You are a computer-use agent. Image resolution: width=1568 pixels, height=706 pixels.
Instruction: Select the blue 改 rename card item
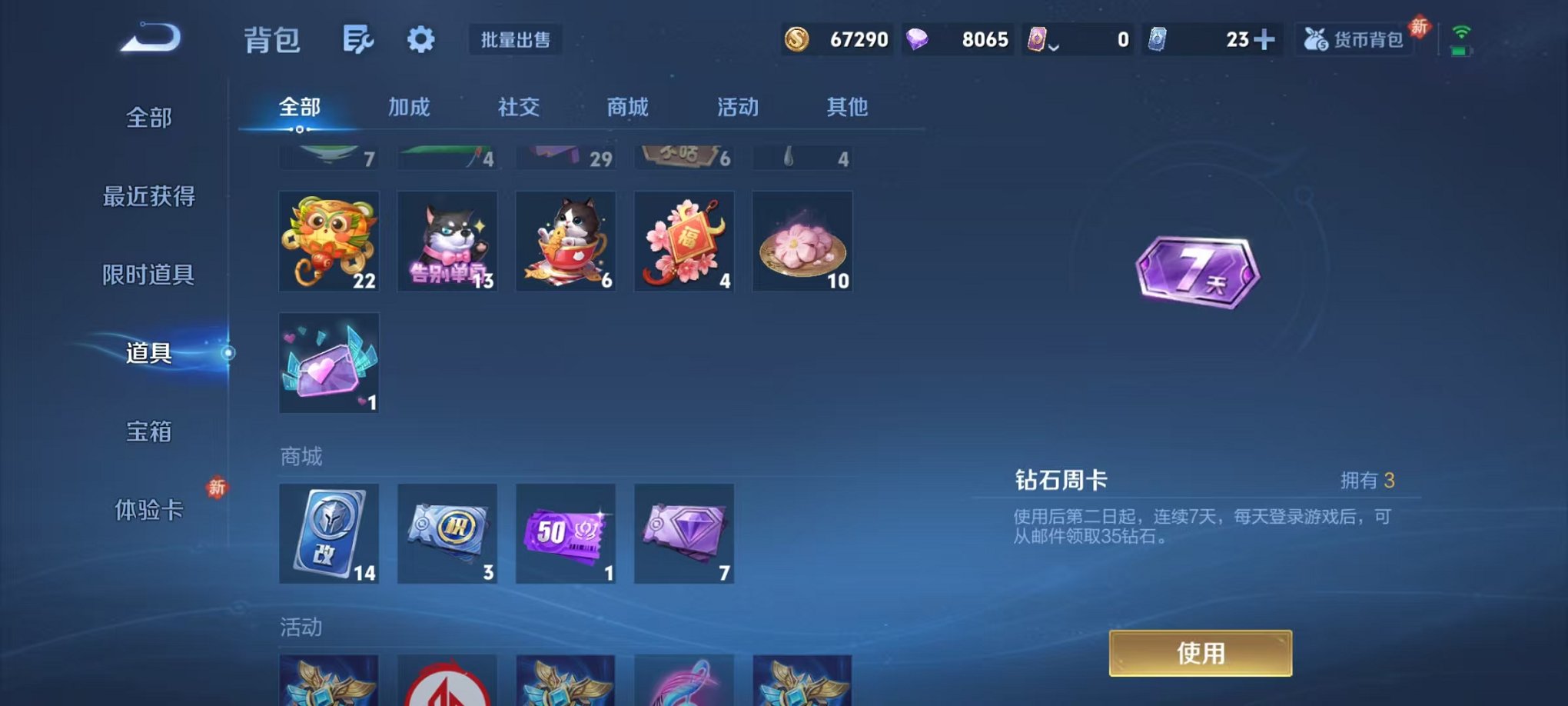point(328,533)
